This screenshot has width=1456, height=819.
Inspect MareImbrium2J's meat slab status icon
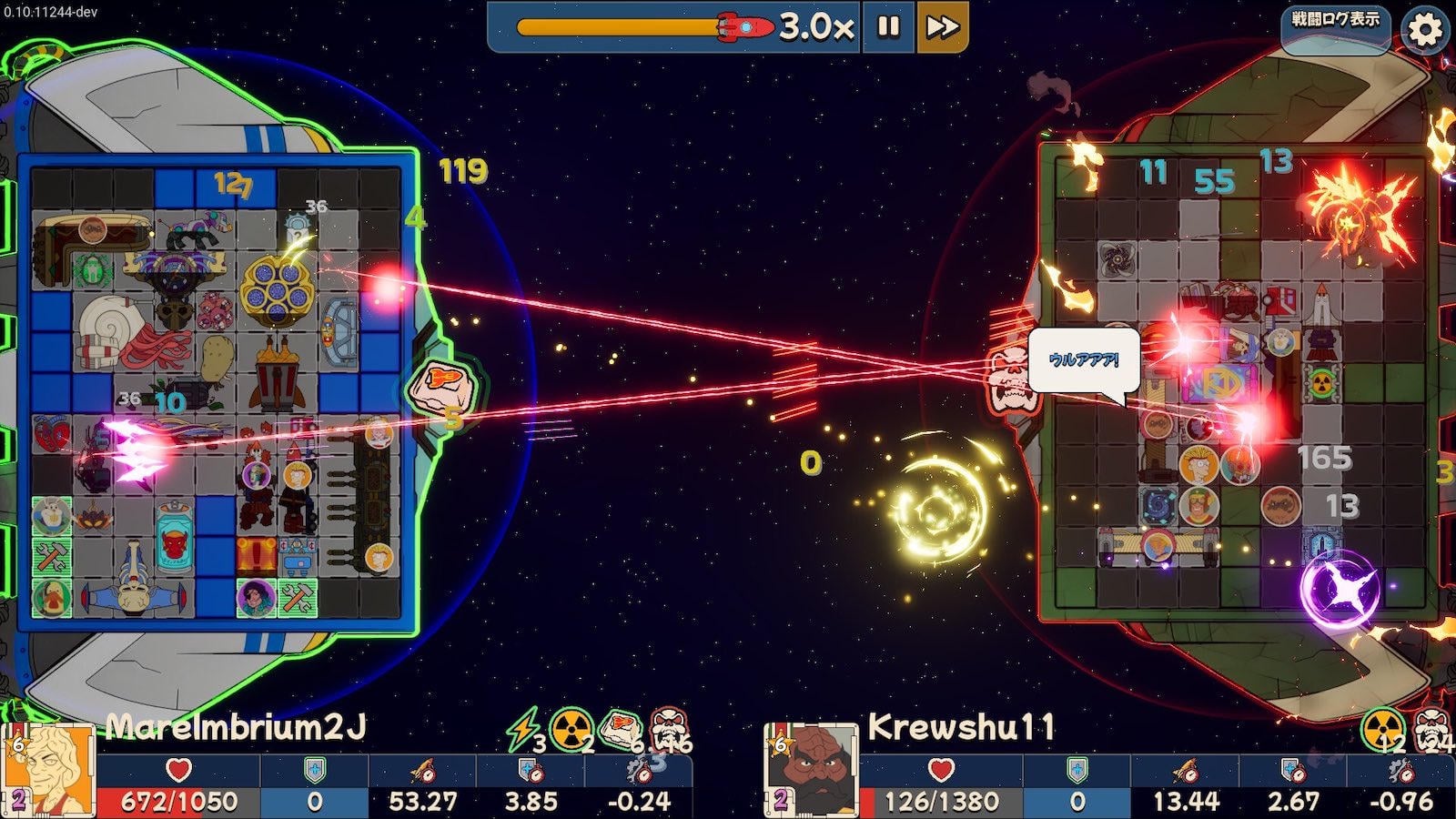(621, 728)
